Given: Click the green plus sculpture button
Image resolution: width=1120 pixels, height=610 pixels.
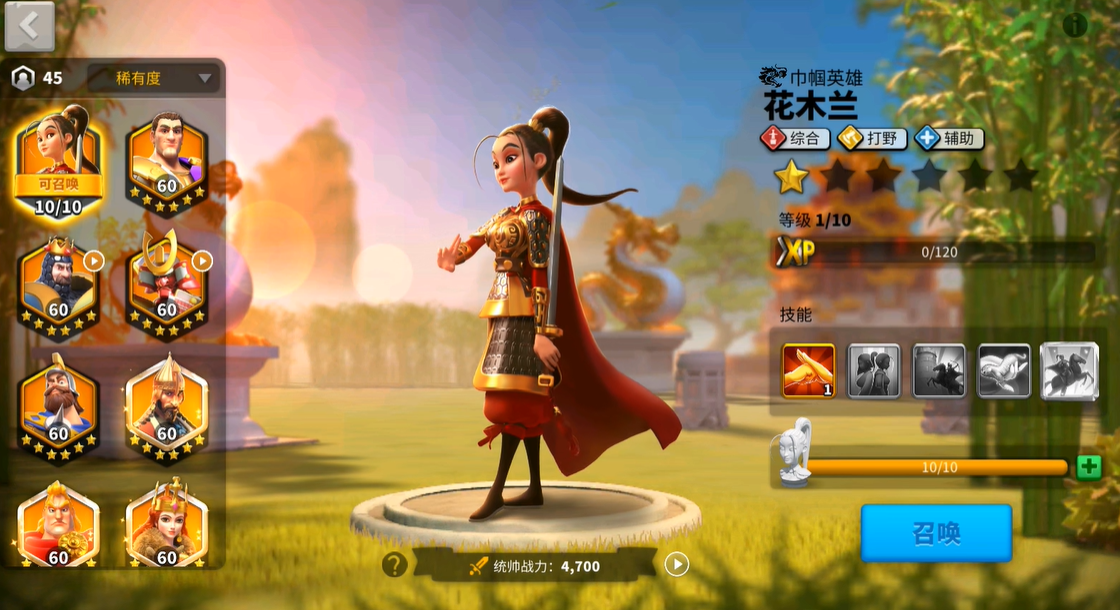Looking at the screenshot, I should [x=1089, y=467].
